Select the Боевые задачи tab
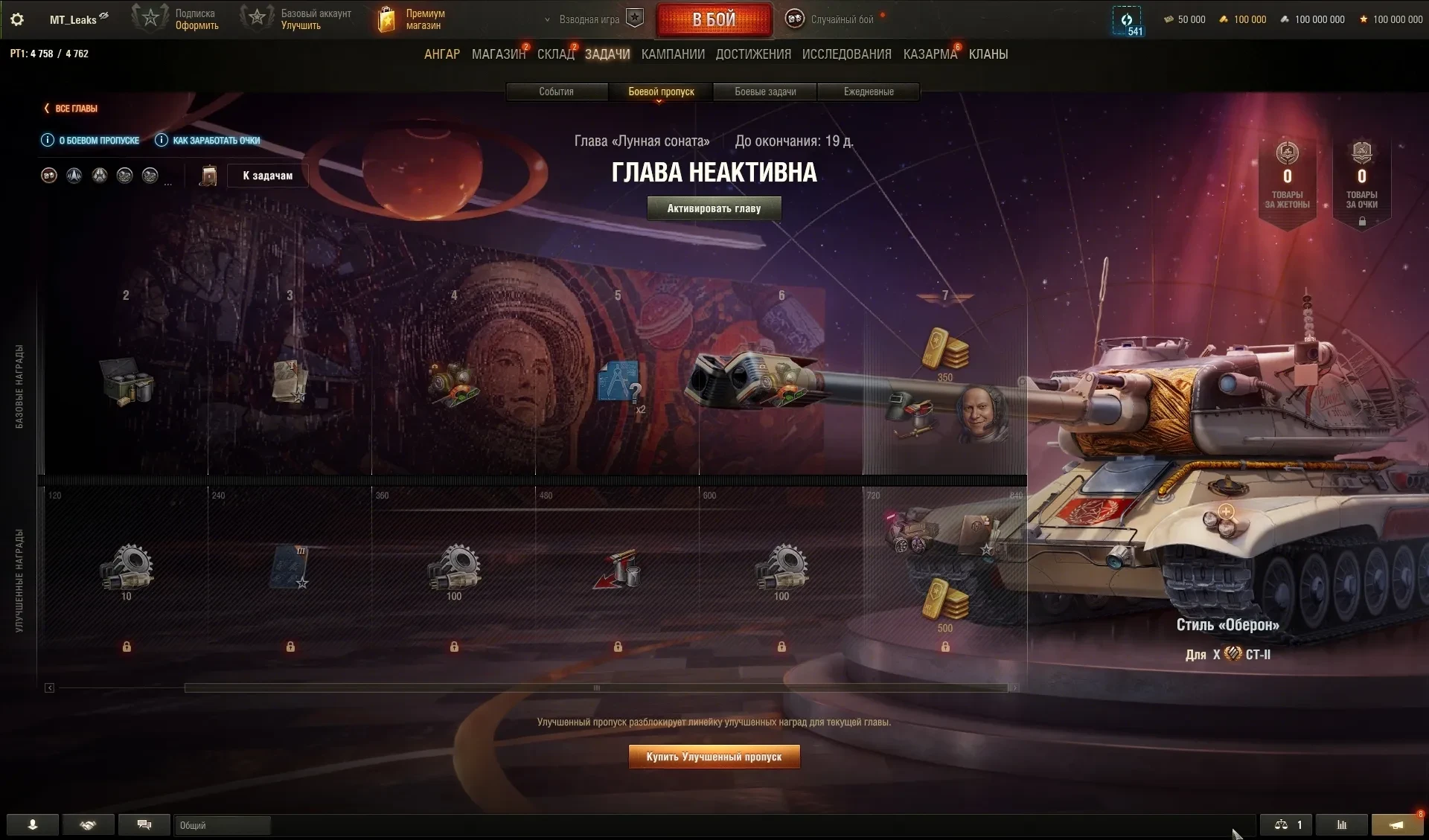The image size is (1429, 840). click(x=765, y=92)
